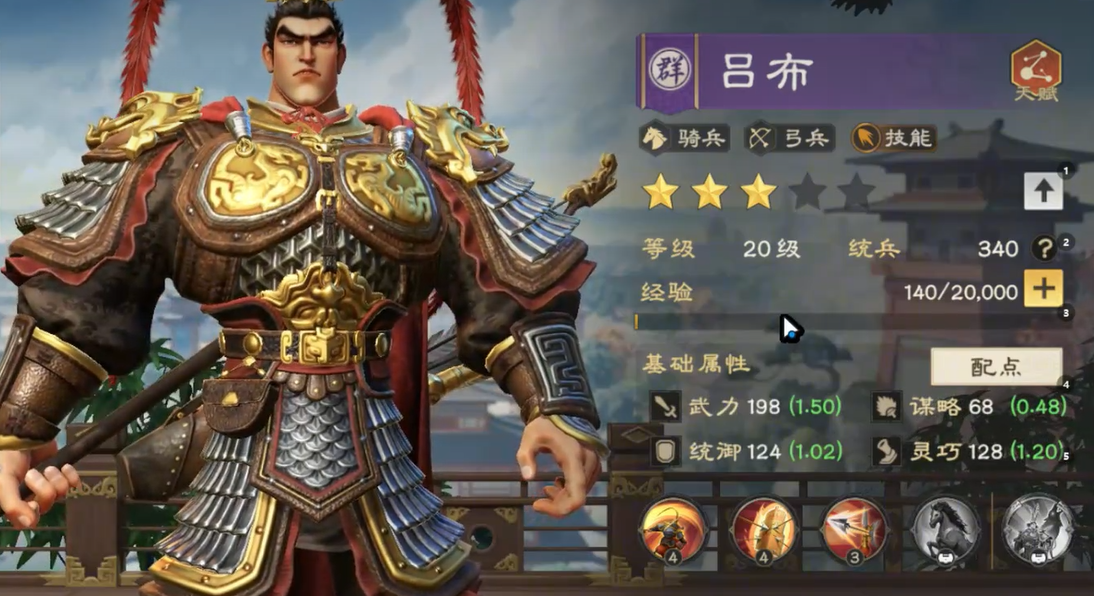This screenshot has height=596, width=1094.
Task: Select the 骑兵 cavalry tag
Action: [x=684, y=138]
